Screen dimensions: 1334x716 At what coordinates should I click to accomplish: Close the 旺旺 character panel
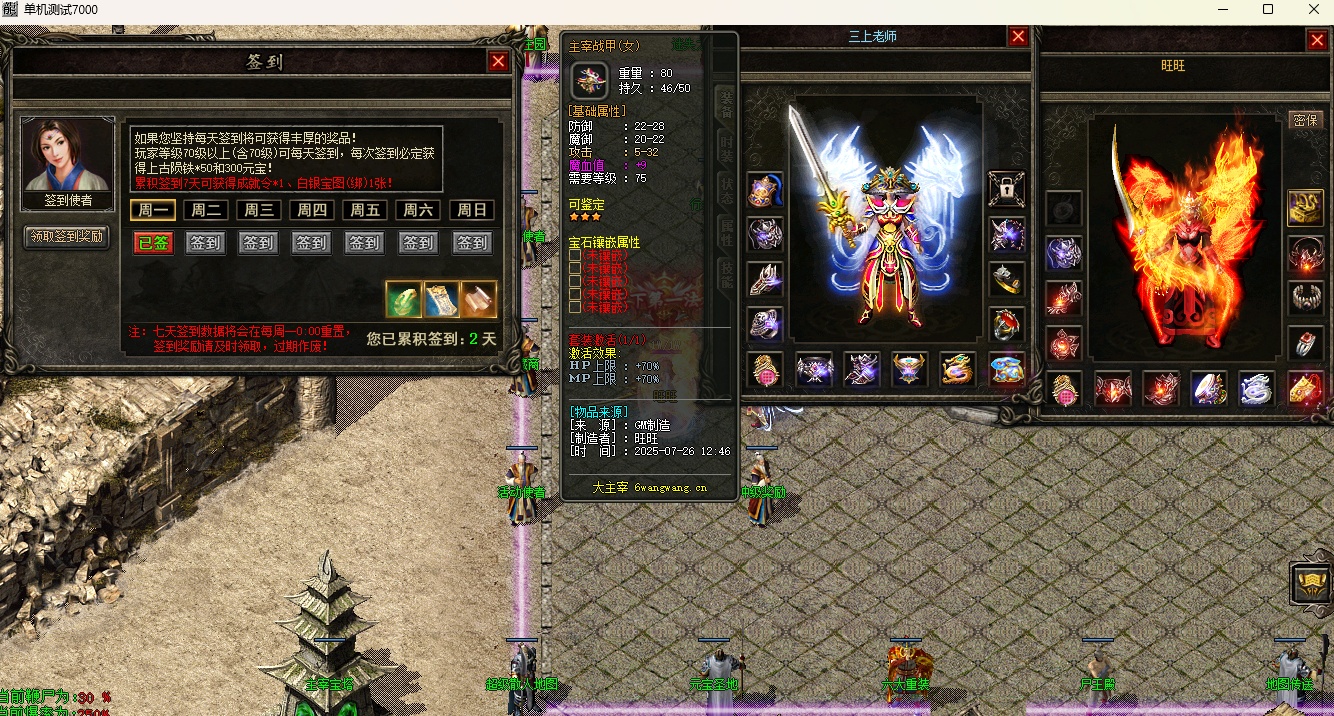1317,41
